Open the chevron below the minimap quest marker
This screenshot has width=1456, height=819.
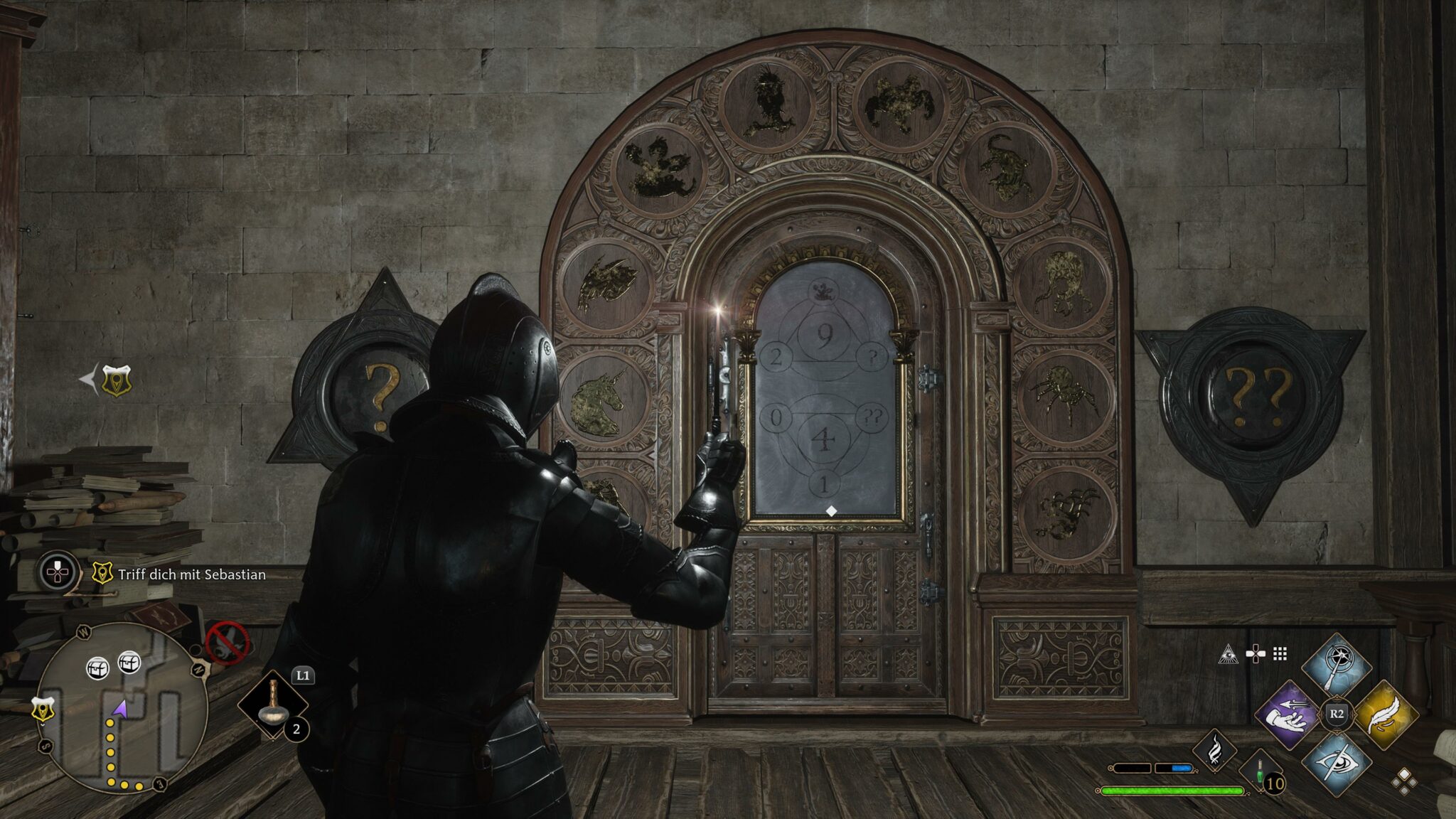point(43,724)
